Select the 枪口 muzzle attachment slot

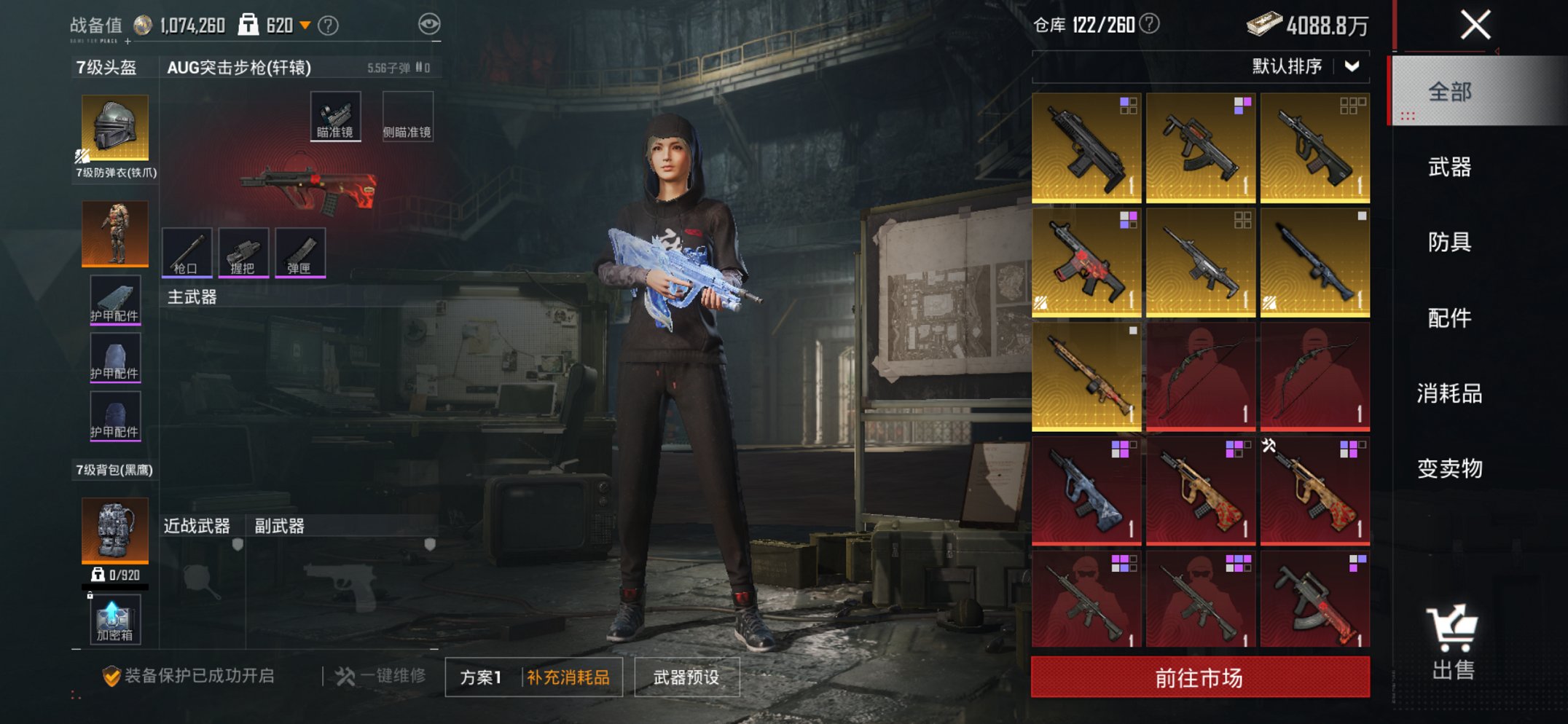187,253
